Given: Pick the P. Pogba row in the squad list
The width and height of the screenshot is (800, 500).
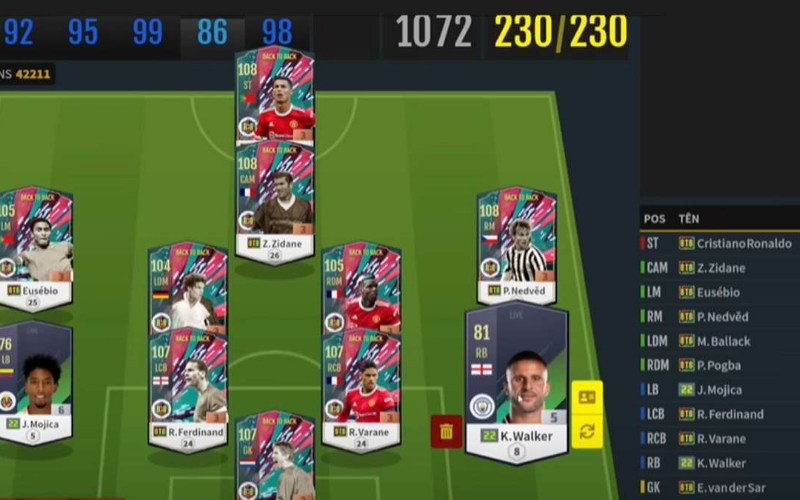Looking at the screenshot, I should [720, 365].
